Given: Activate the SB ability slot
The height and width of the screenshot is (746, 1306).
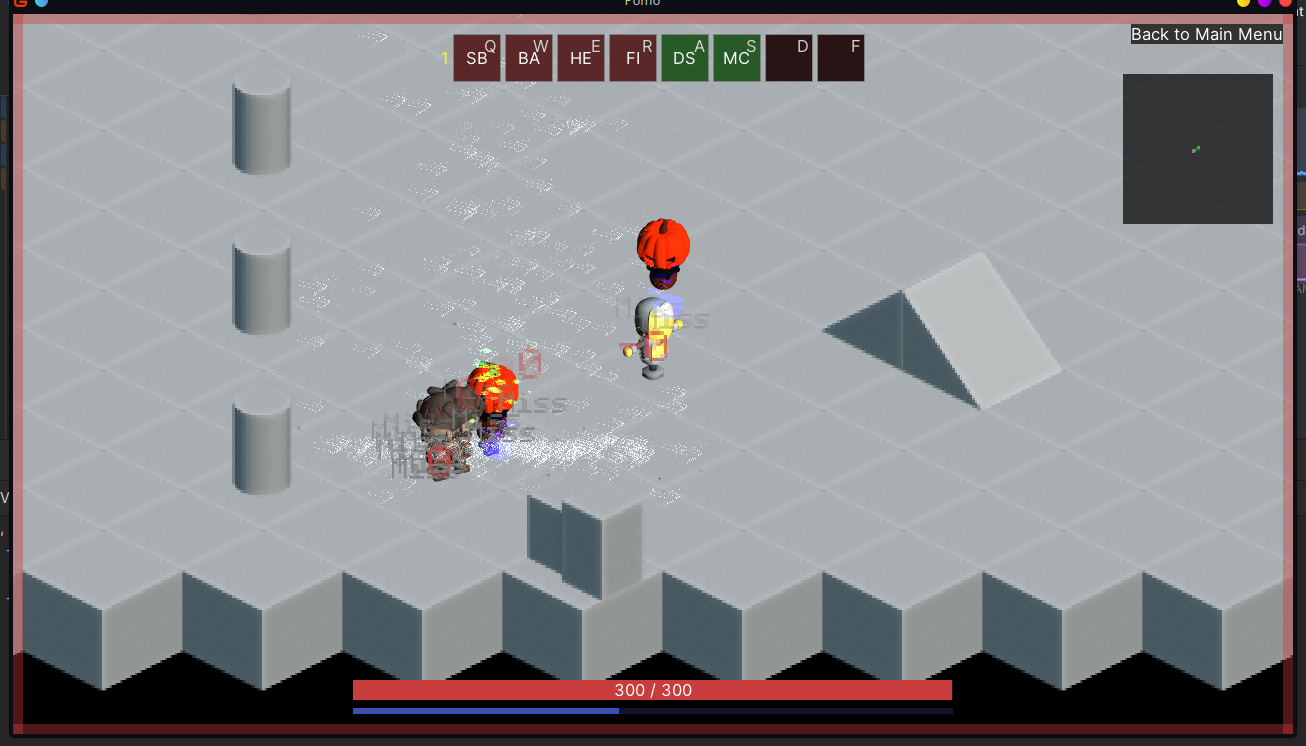Looking at the screenshot, I should tap(477, 58).
